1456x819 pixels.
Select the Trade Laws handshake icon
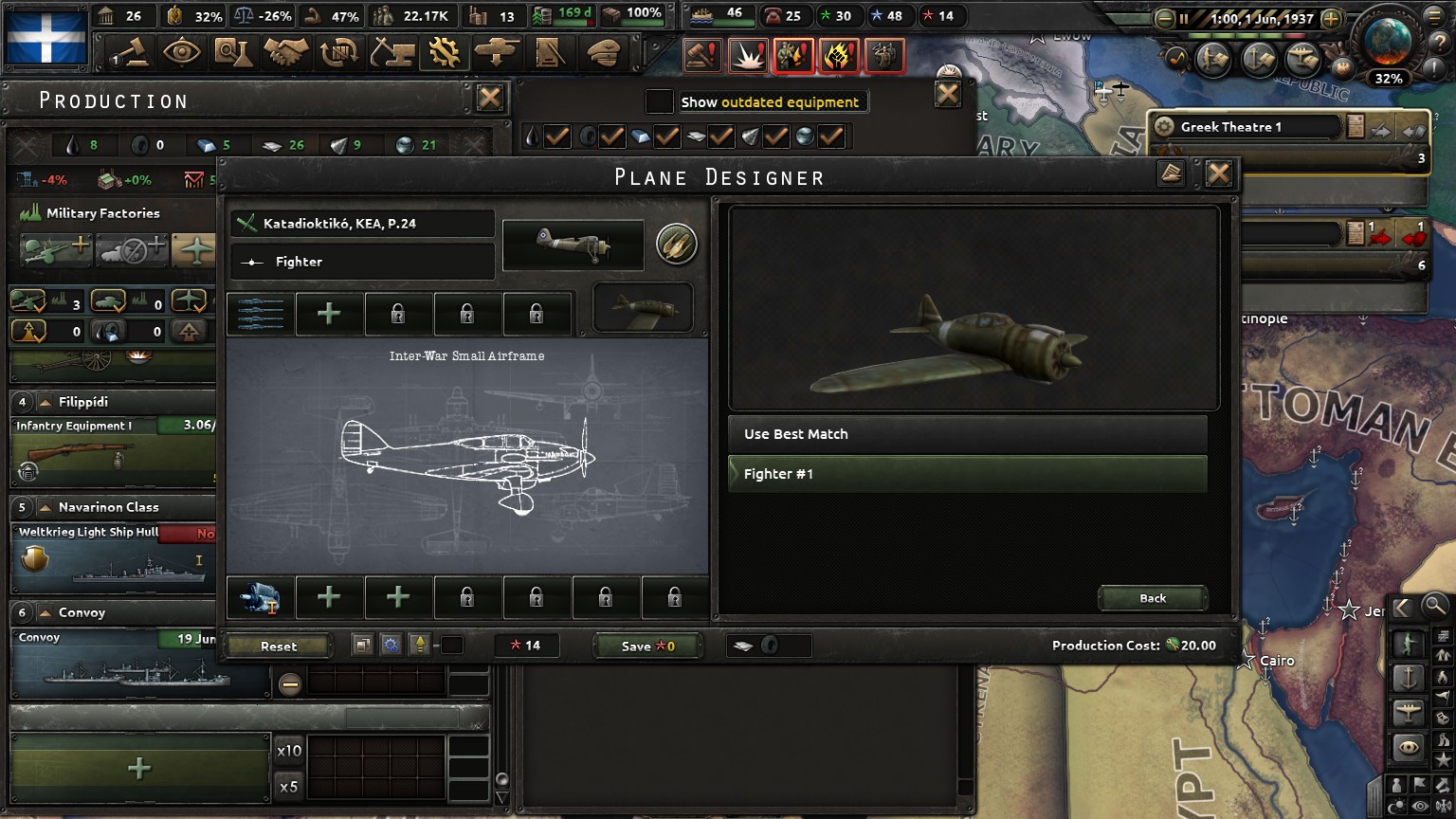287,53
